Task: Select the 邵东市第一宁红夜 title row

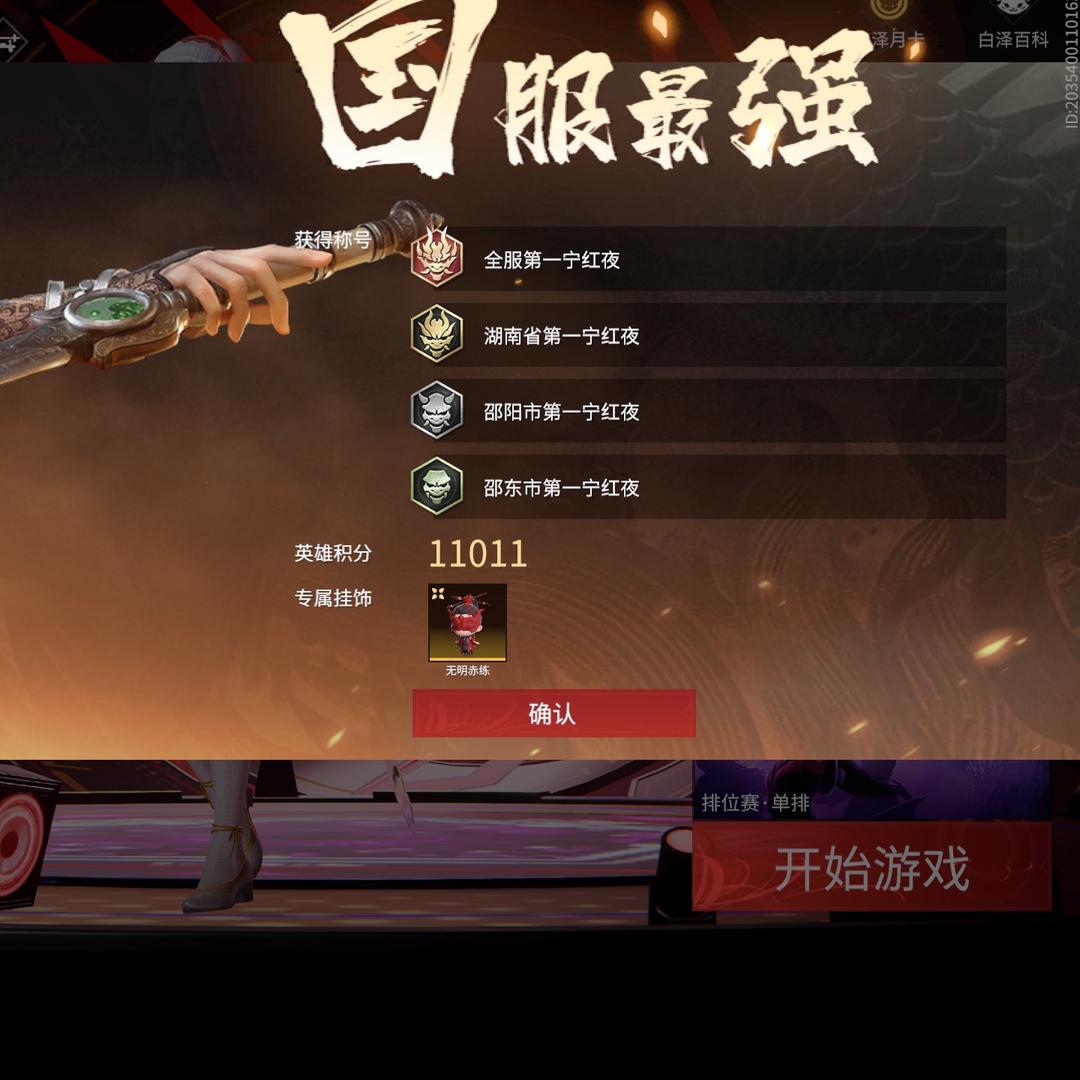Action: point(707,488)
